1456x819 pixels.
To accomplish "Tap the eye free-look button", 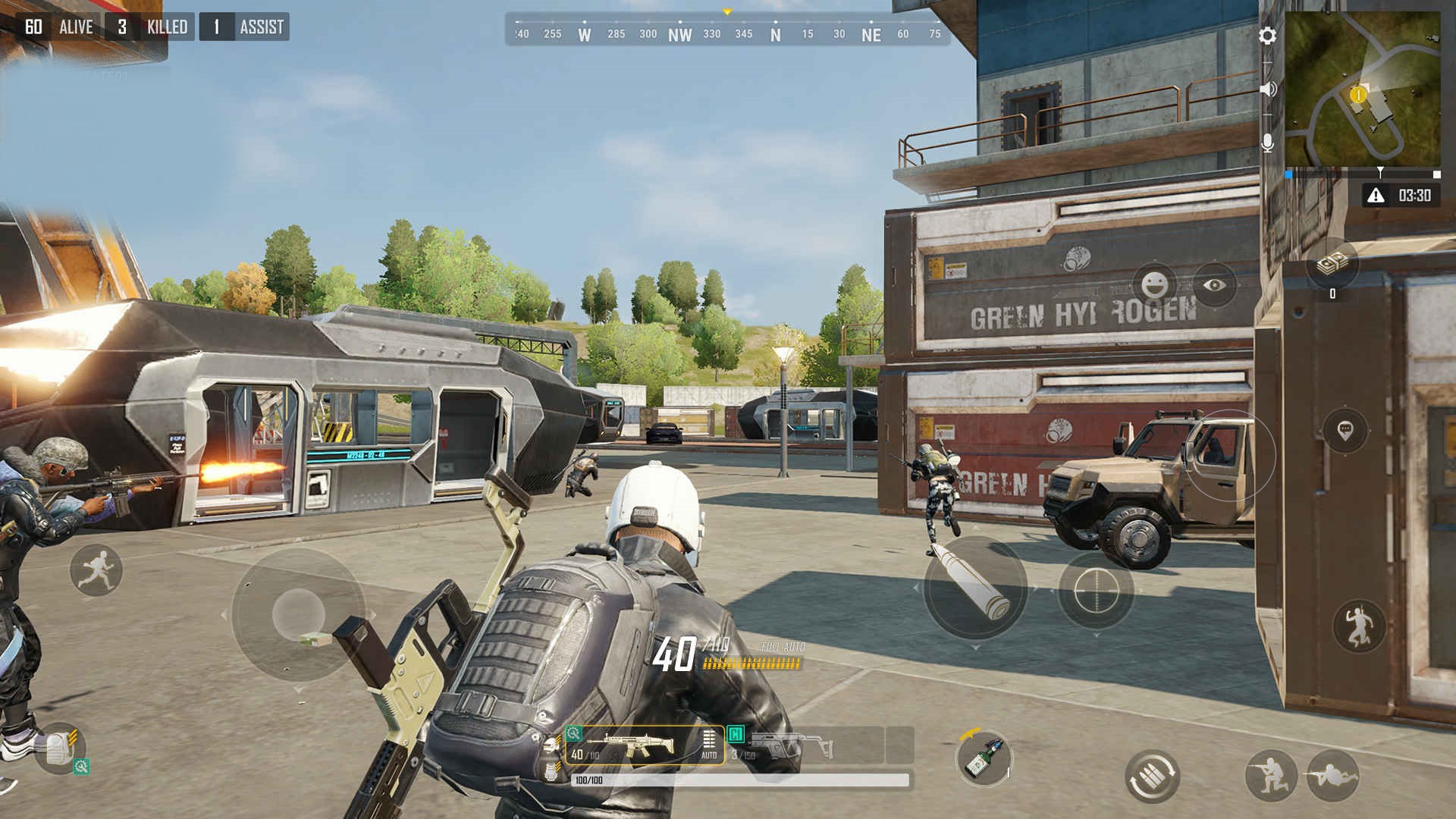I will [x=1214, y=285].
